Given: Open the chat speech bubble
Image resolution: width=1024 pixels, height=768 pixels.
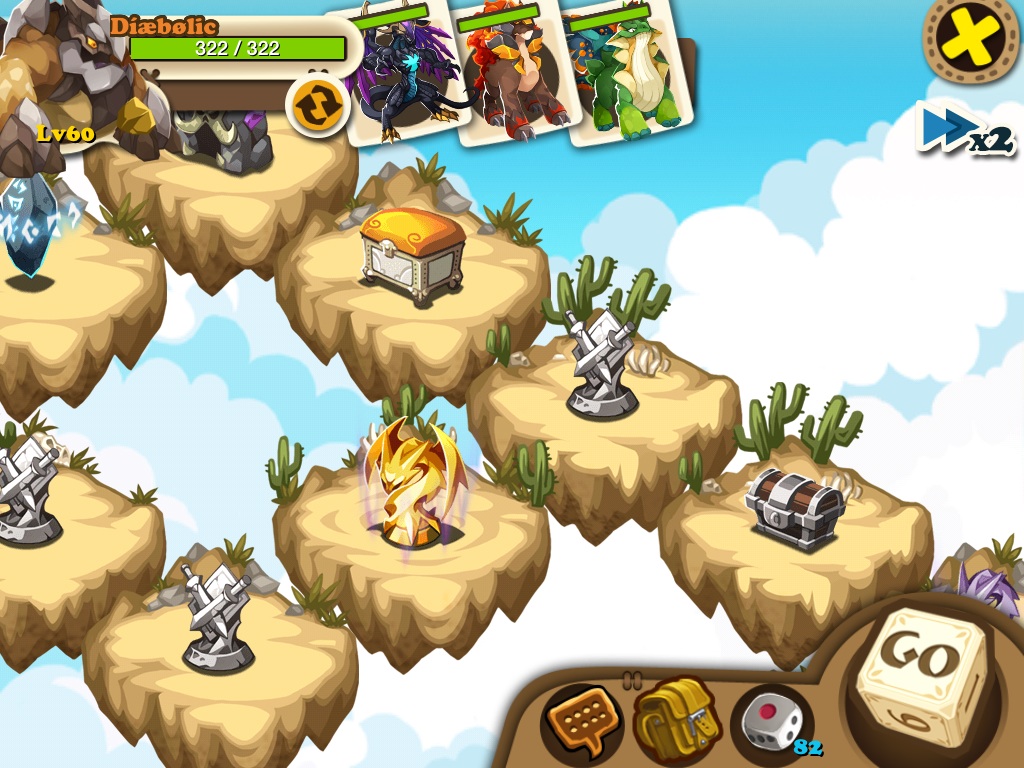Looking at the screenshot, I should point(581,718).
